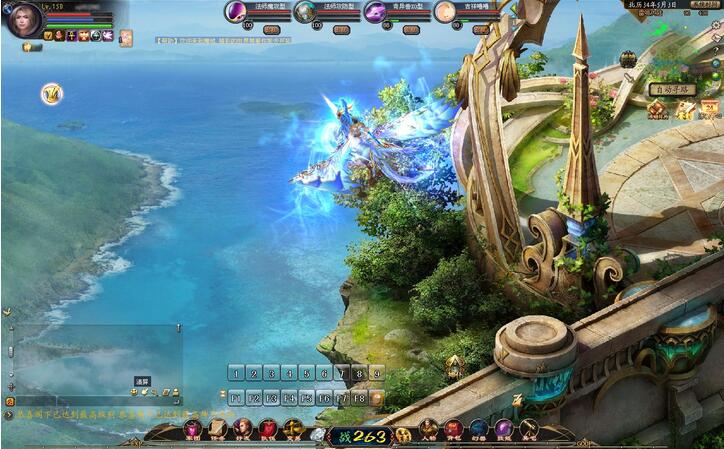The width and height of the screenshot is (724, 449).
Task: Open the scroll icon beside player buffs
Action: 126,38
